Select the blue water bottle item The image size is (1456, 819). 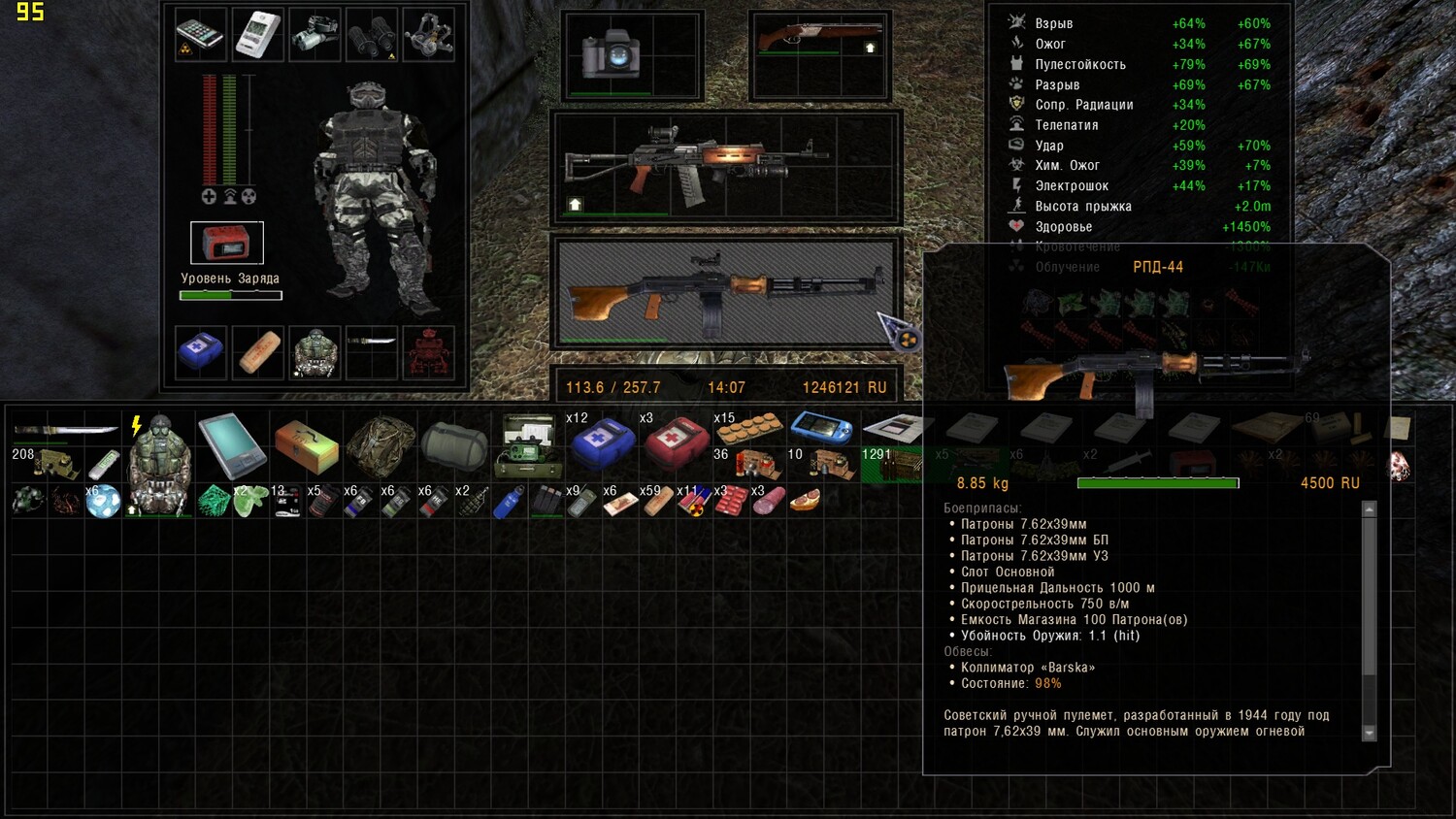[508, 502]
